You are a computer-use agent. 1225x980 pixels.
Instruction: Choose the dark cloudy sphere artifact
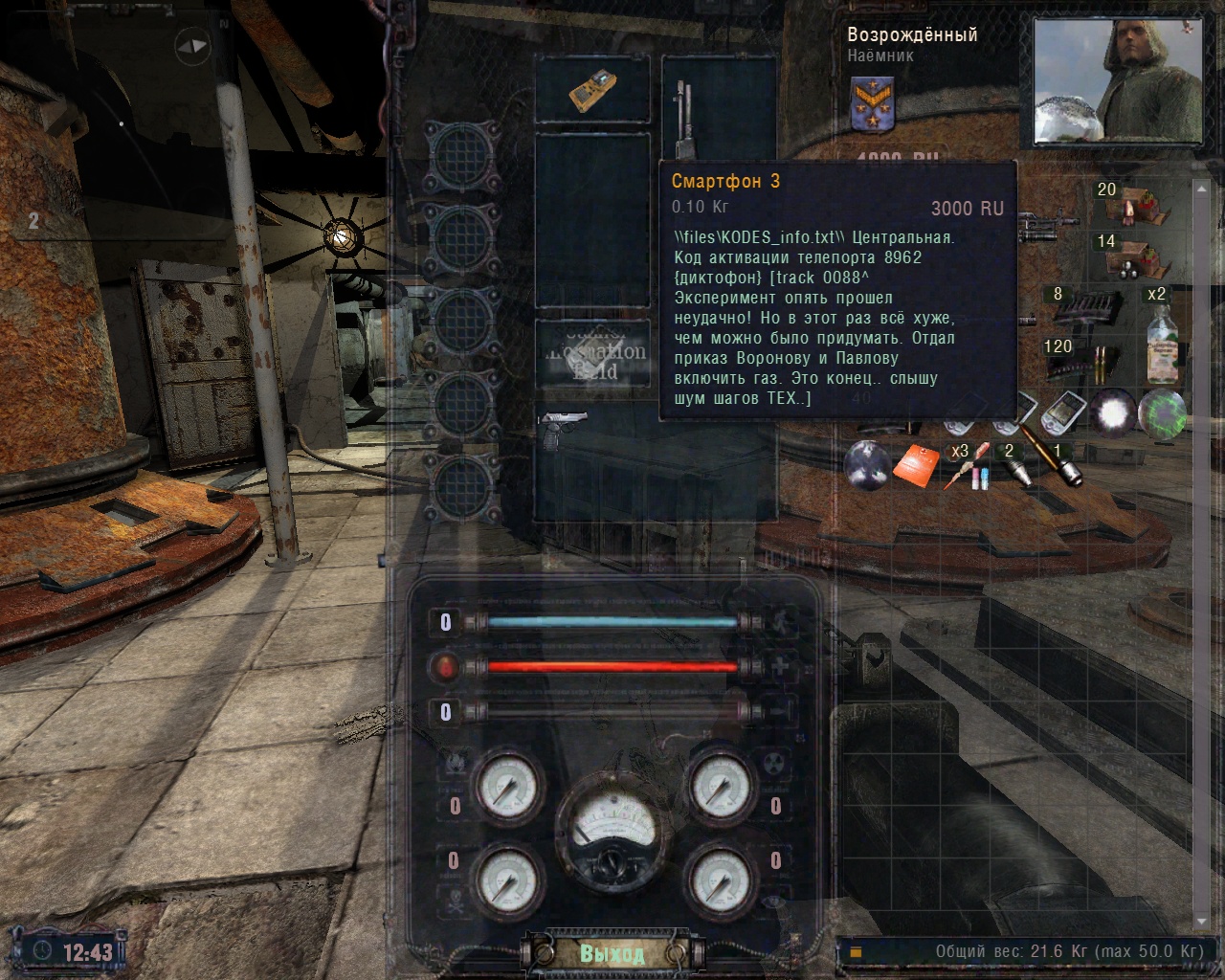click(x=867, y=464)
